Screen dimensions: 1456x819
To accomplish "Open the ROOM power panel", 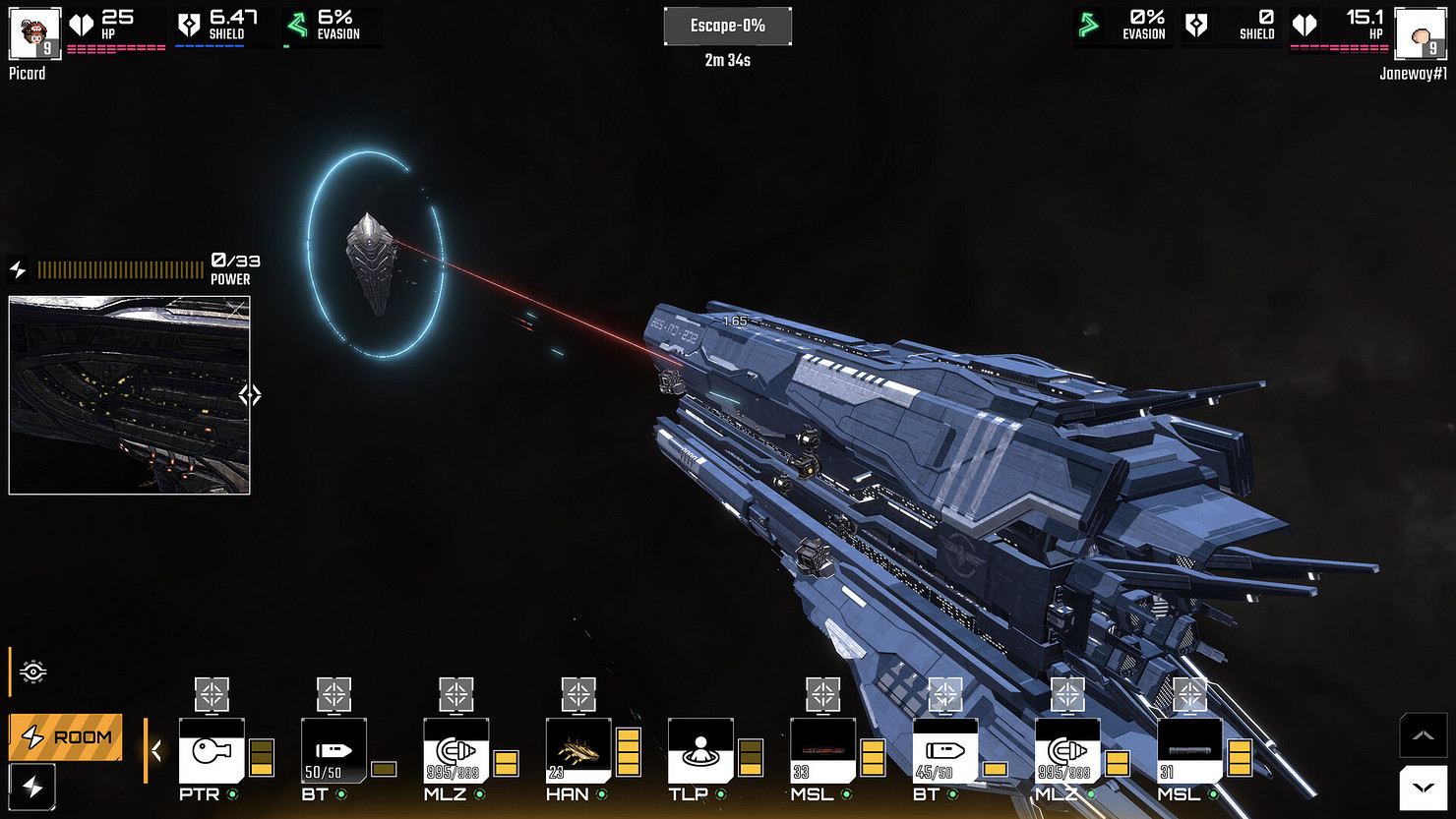I will pos(66,737).
